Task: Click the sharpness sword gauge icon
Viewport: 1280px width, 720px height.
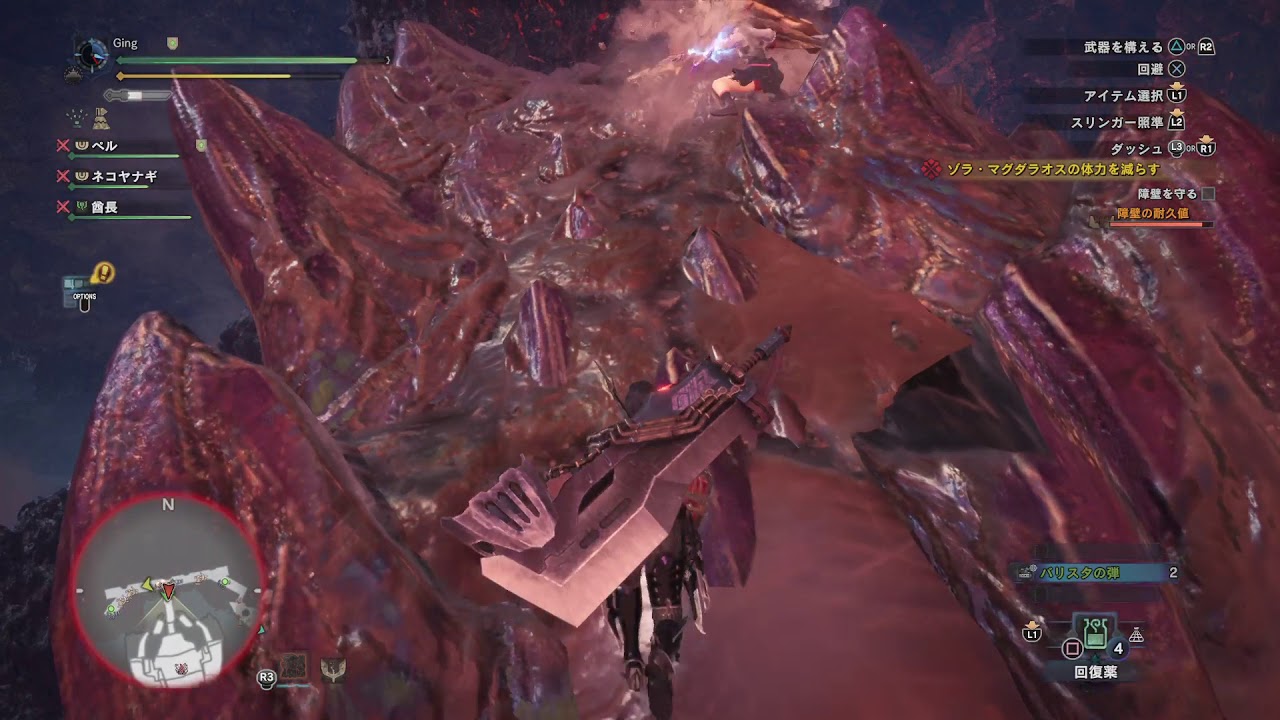Action: pos(138,93)
